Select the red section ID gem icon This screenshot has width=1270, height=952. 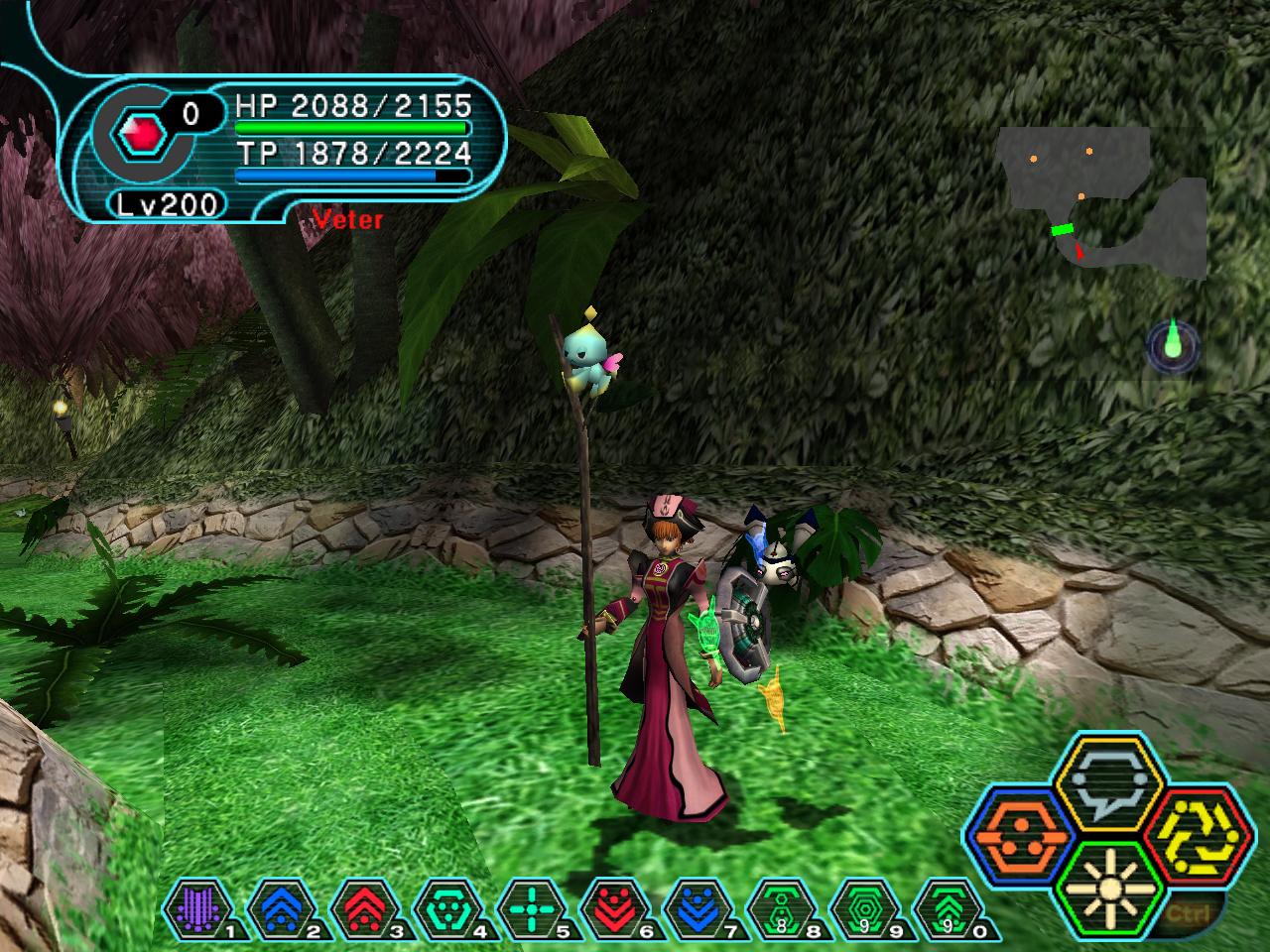(x=137, y=133)
